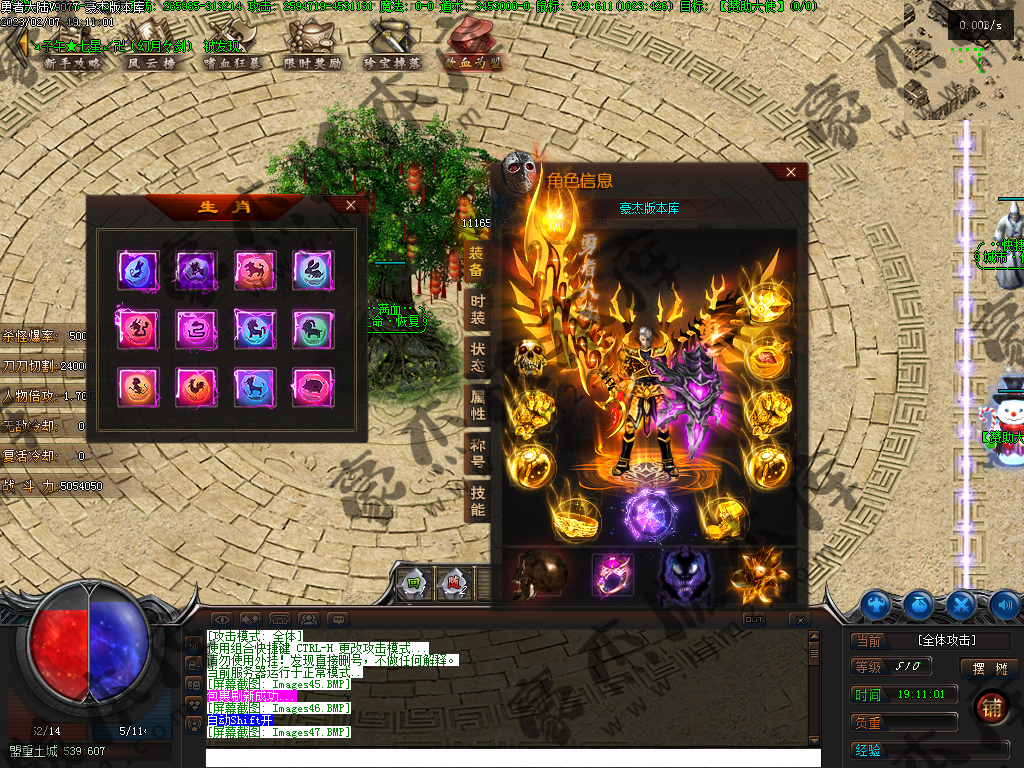This screenshot has width=1024, height=768.
Task: Open the round red 铺 shop button
Action: (991, 706)
